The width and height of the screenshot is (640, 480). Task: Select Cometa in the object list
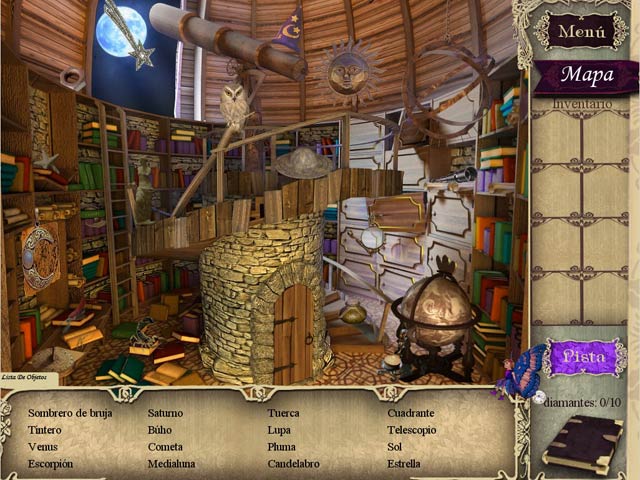click(x=165, y=447)
